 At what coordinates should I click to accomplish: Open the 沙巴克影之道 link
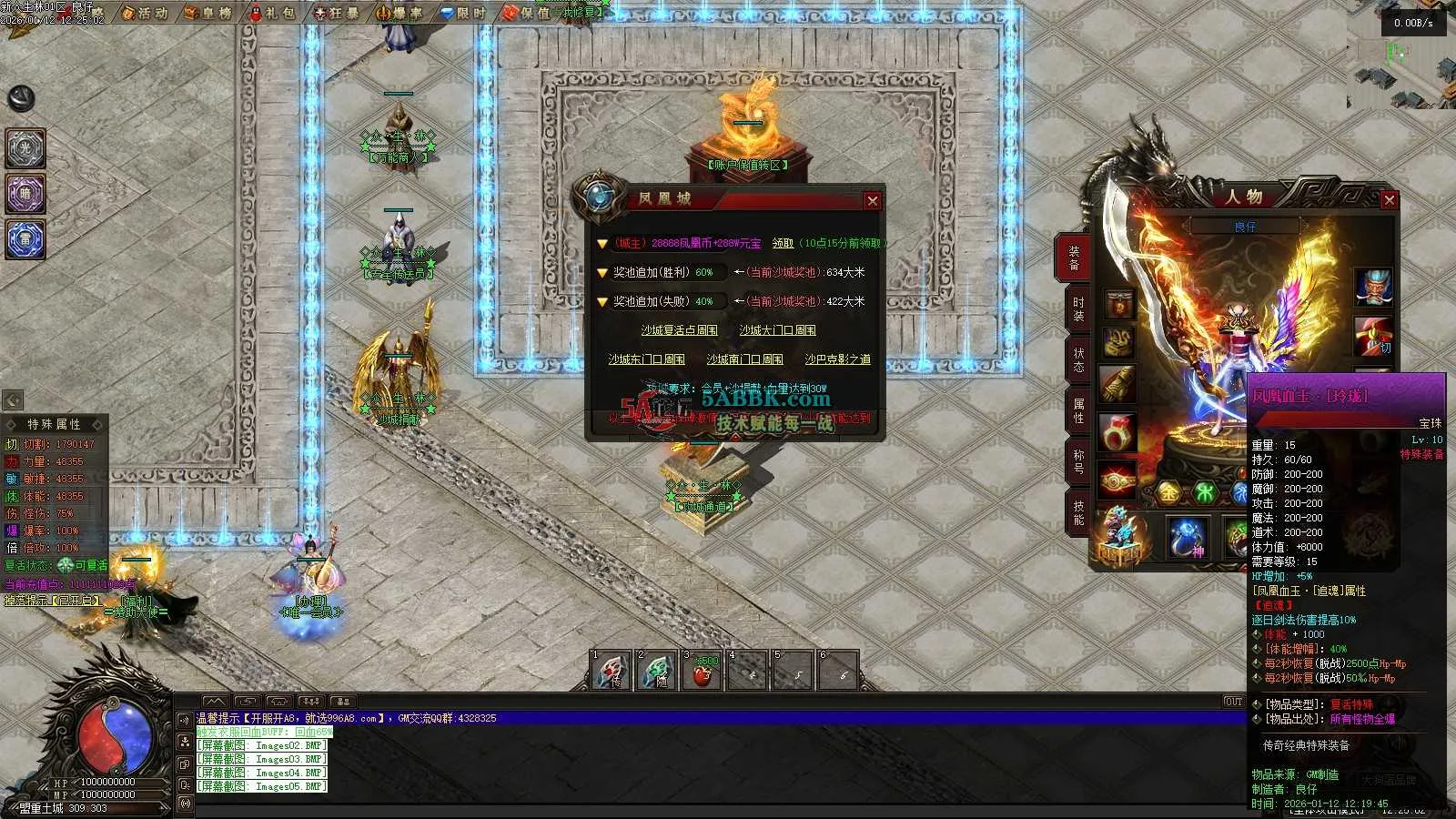point(837,359)
